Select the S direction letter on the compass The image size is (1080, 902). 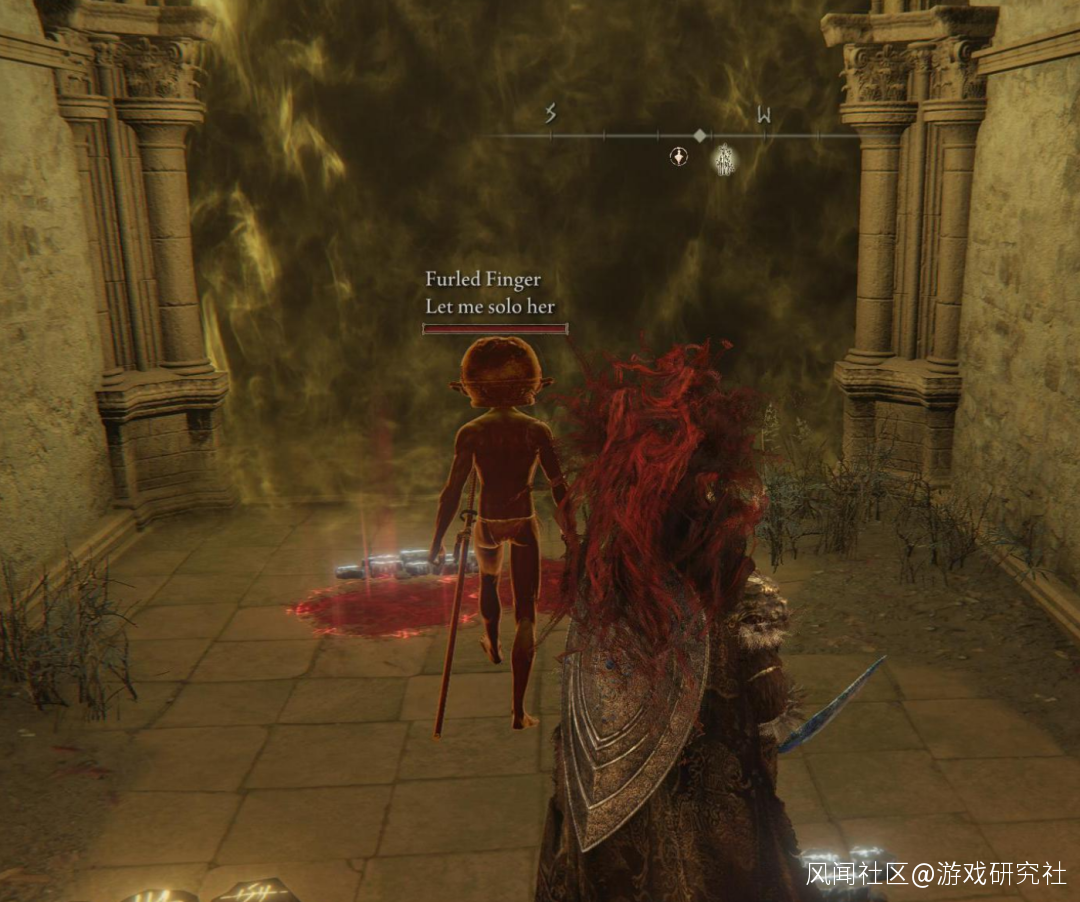[550, 114]
